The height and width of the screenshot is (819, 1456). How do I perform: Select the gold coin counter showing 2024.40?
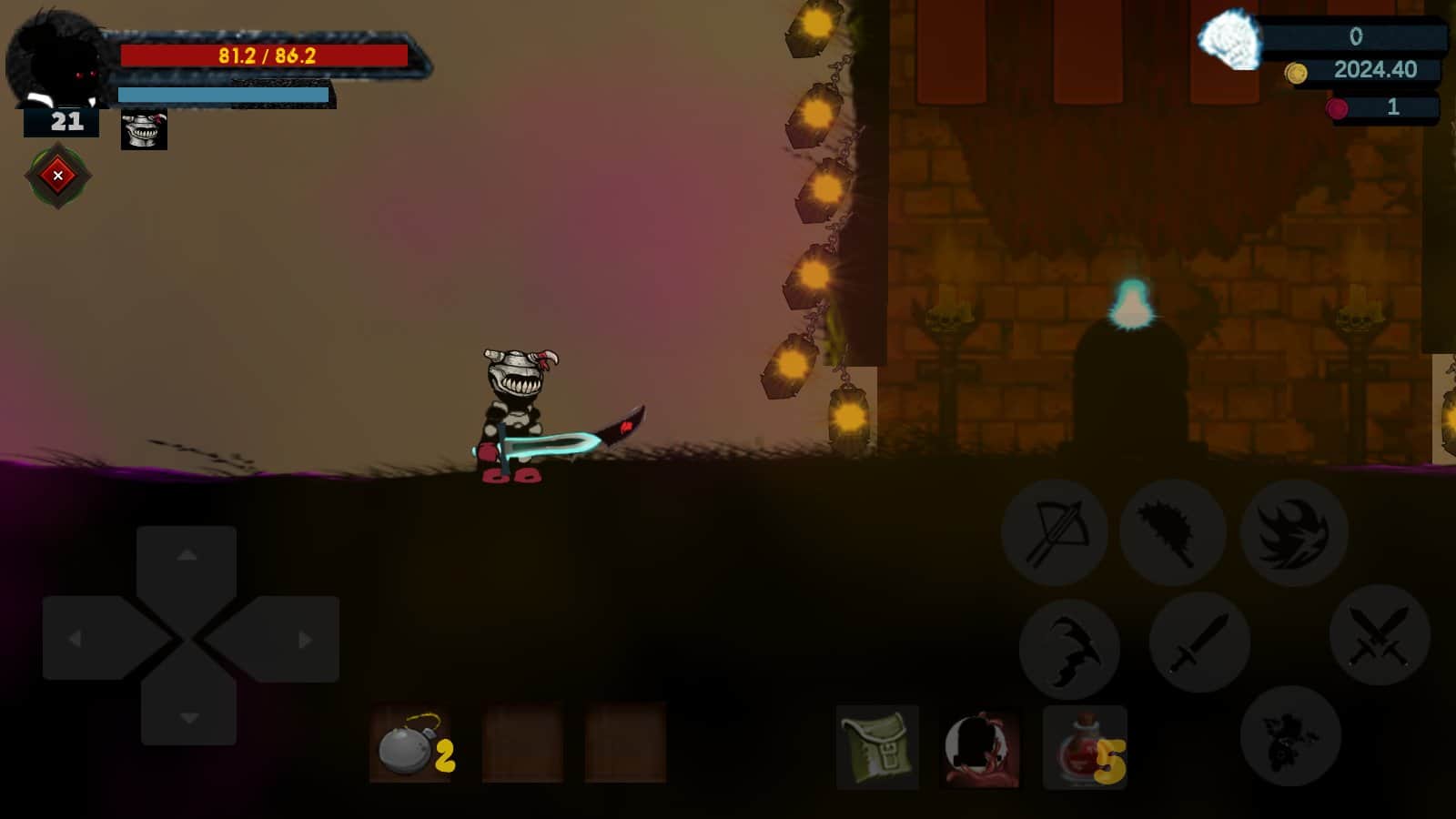pos(1365,69)
